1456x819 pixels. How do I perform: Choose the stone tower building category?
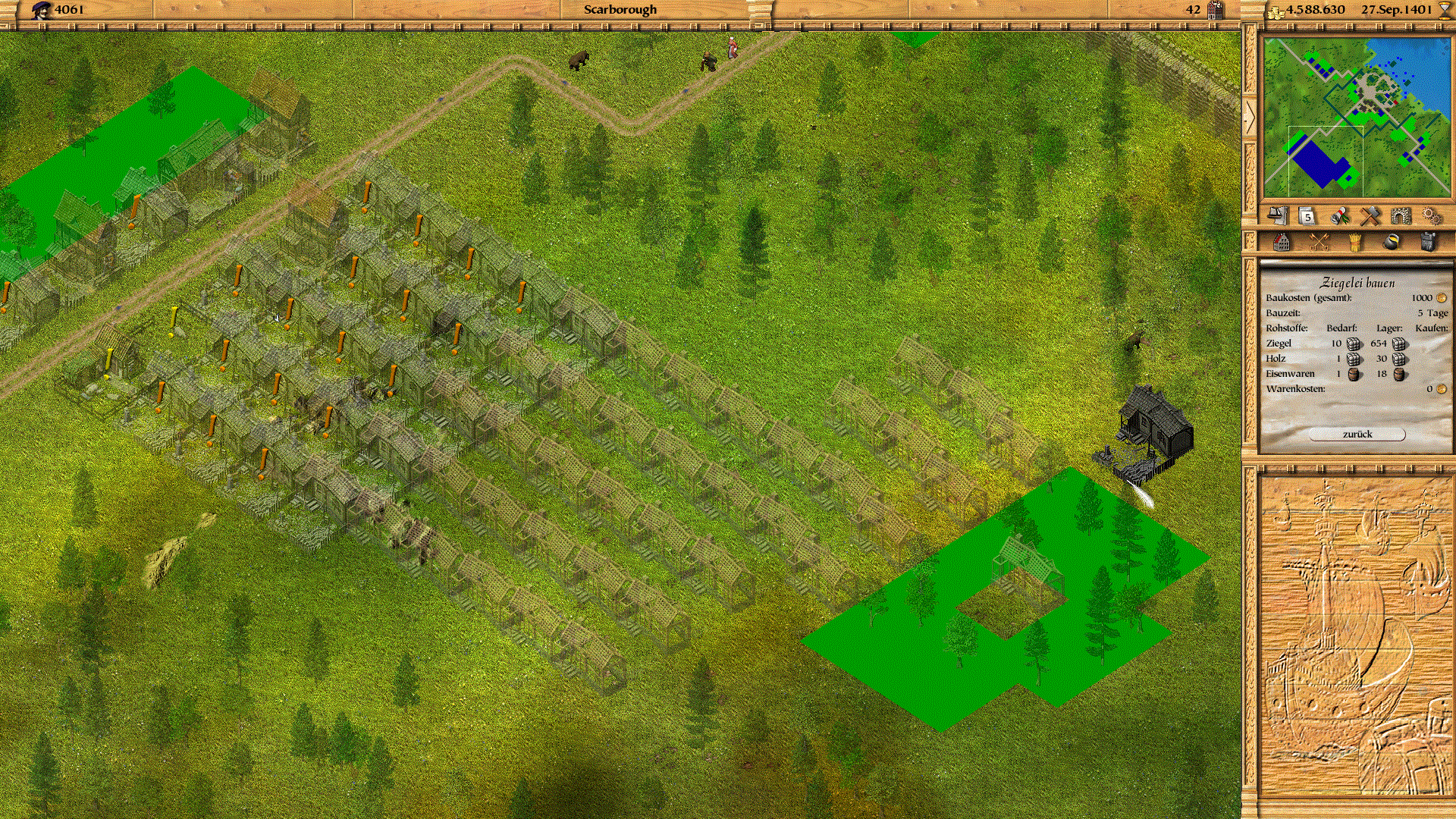[1427, 242]
